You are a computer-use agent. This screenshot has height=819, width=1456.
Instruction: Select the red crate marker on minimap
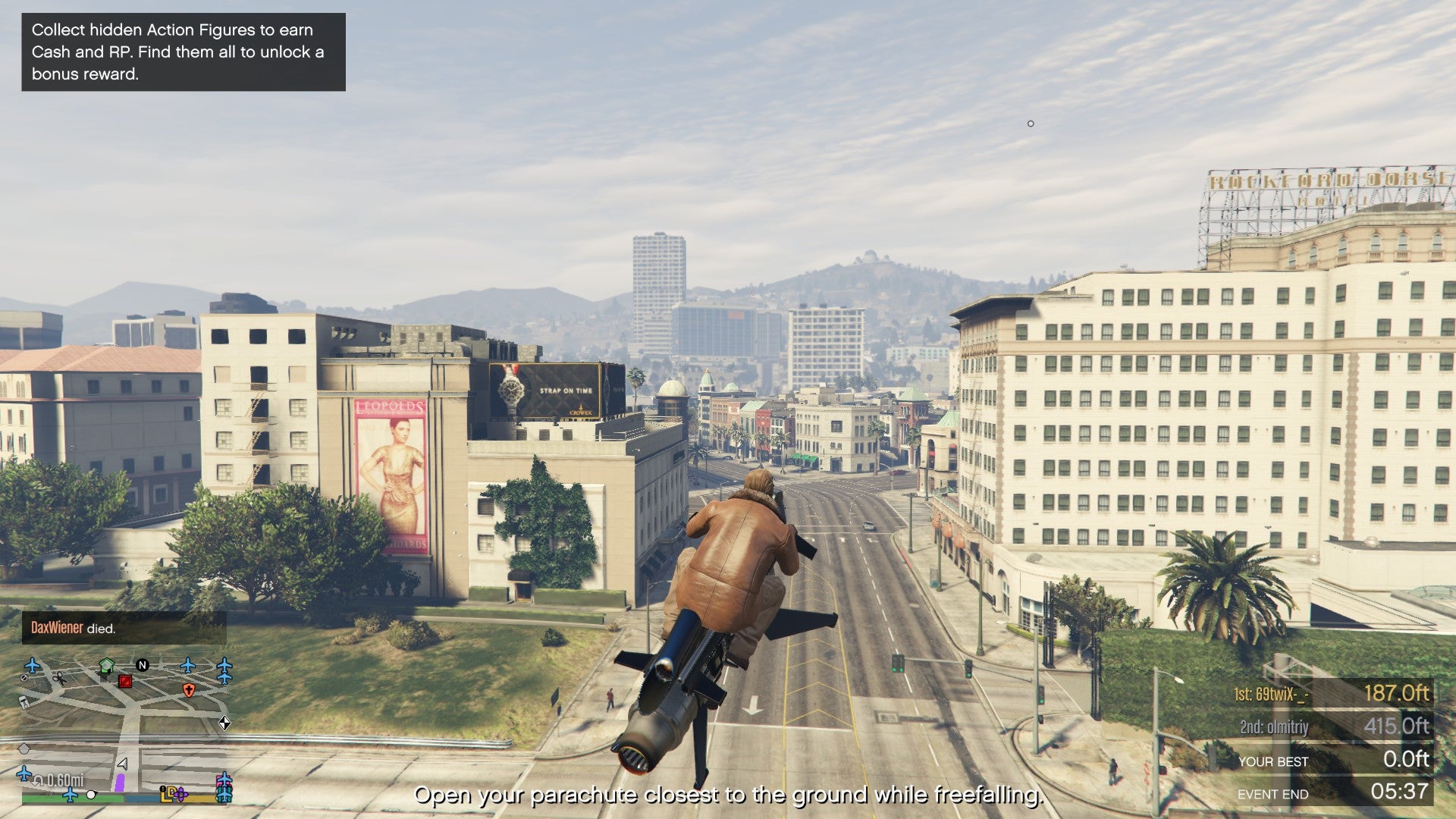click(x=125, y=681)
